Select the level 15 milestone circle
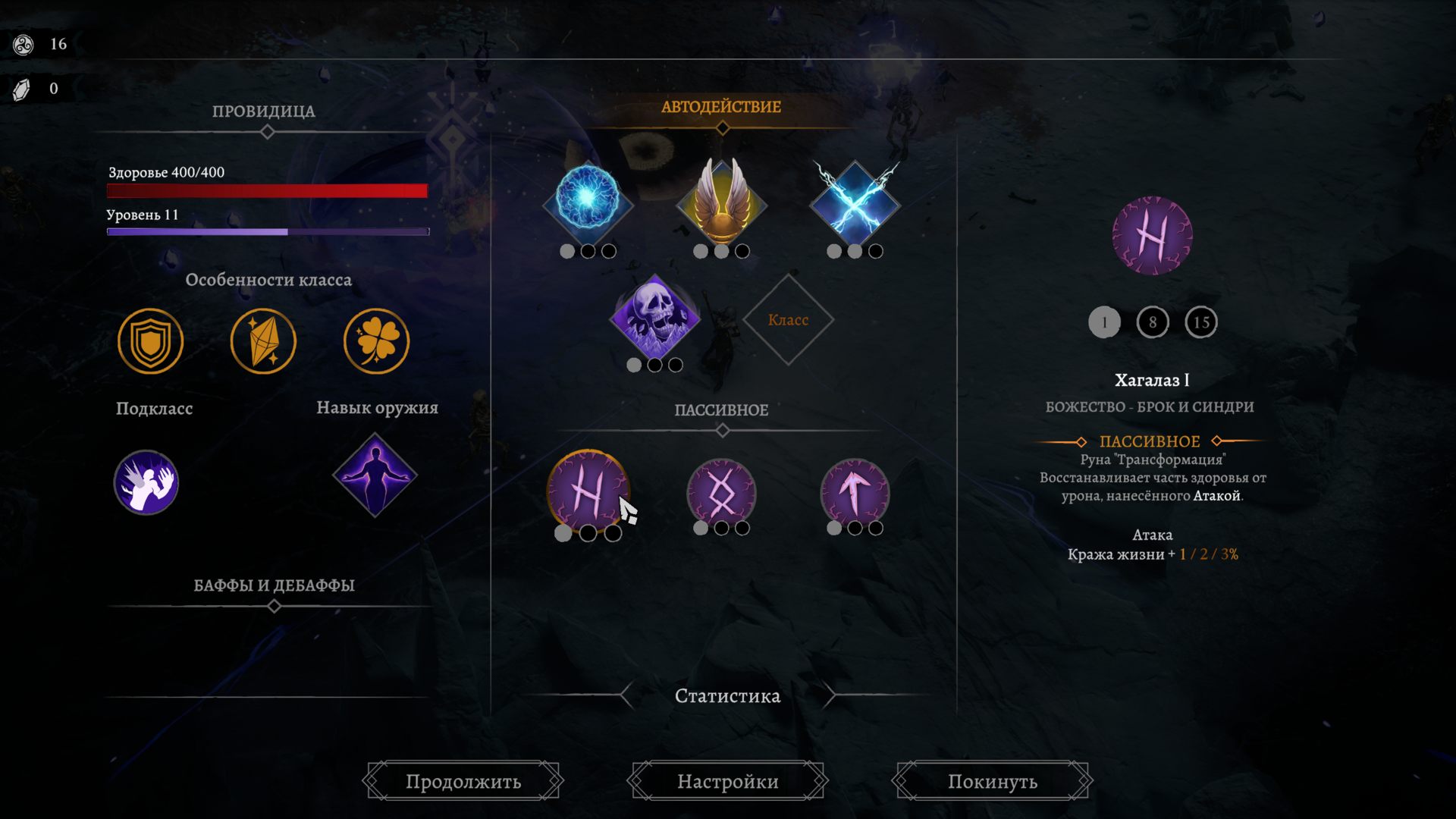Image resolution: width=1456 pixels, height=819 pixels. (x=1202, y=322)
